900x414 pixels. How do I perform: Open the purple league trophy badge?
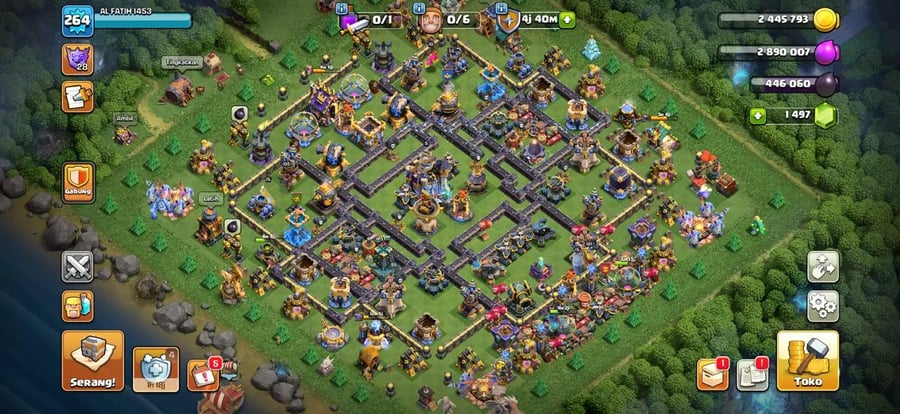click(x=77, y=58)
